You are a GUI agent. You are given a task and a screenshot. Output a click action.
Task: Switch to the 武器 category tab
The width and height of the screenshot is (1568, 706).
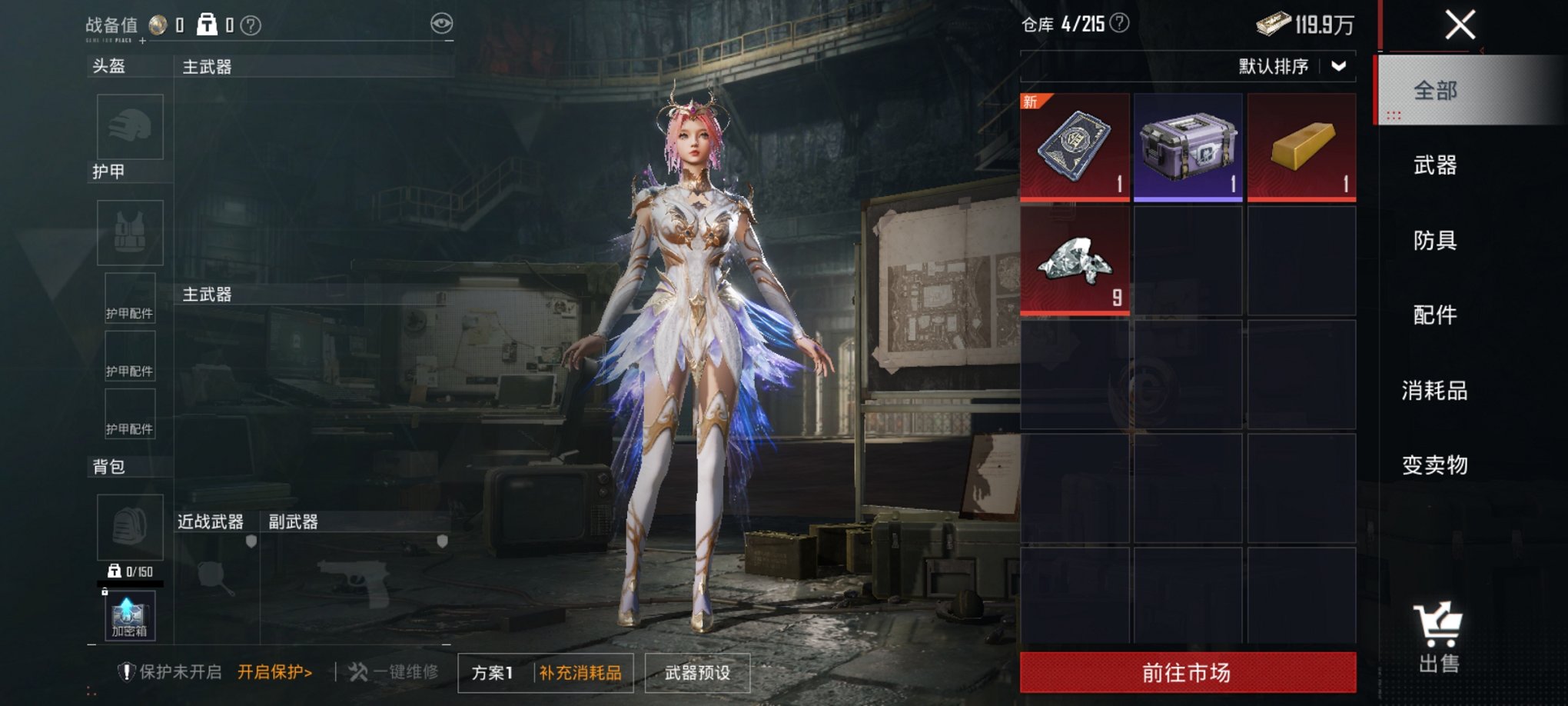[x=1437, y=166]
